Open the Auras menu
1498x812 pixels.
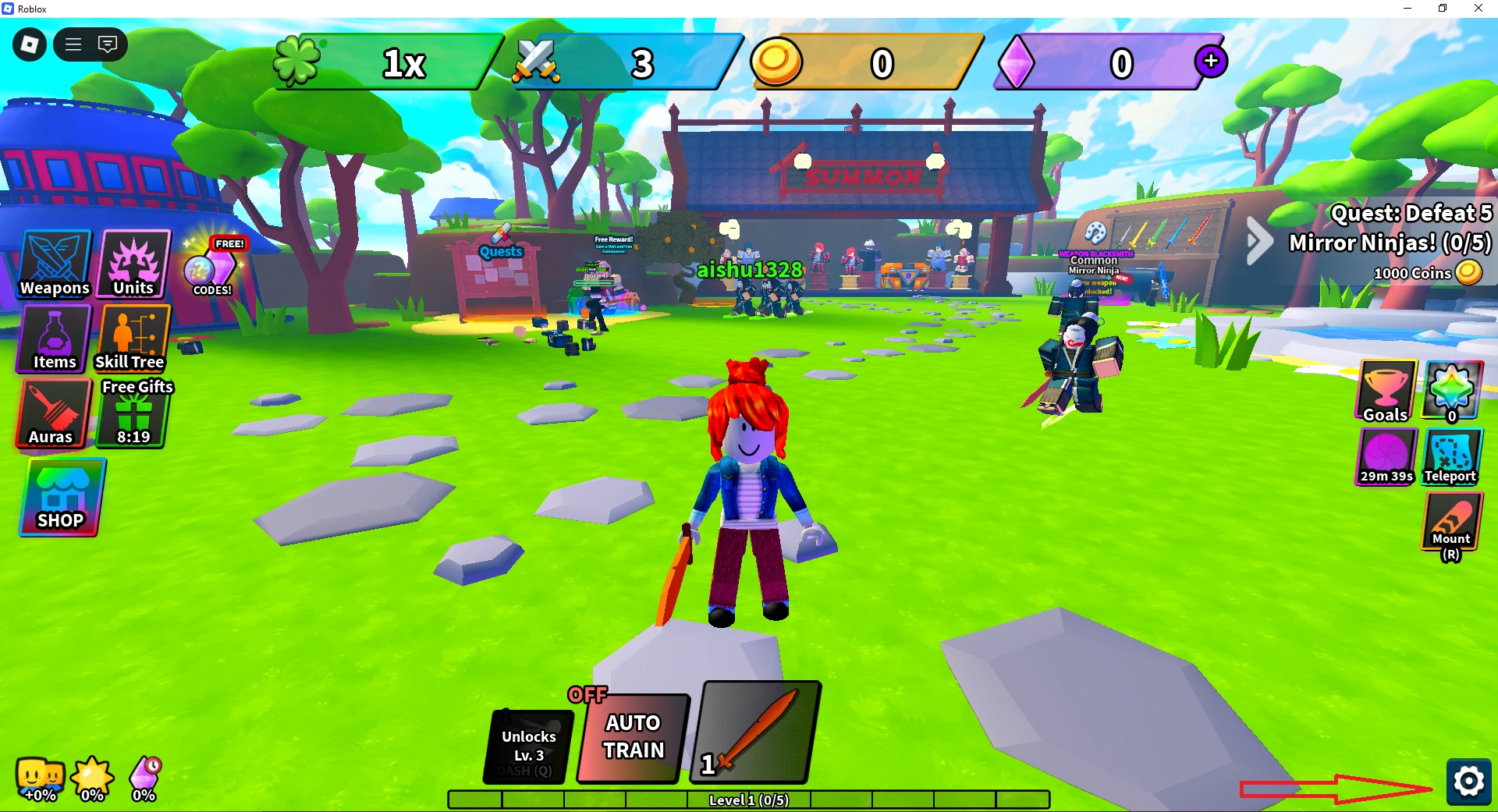[x=53, y=414]
